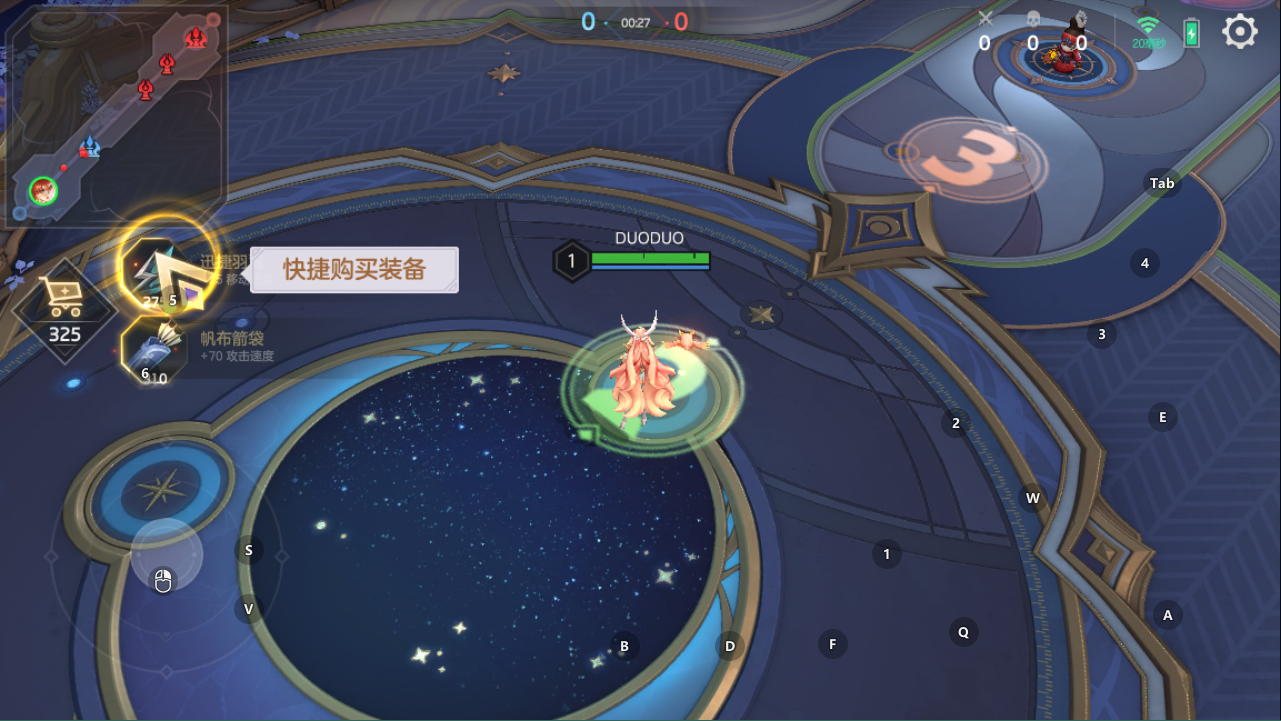The image size is (1281, 721).
Task: Click the skull death counter icon
Action: tap(1032, 19)
